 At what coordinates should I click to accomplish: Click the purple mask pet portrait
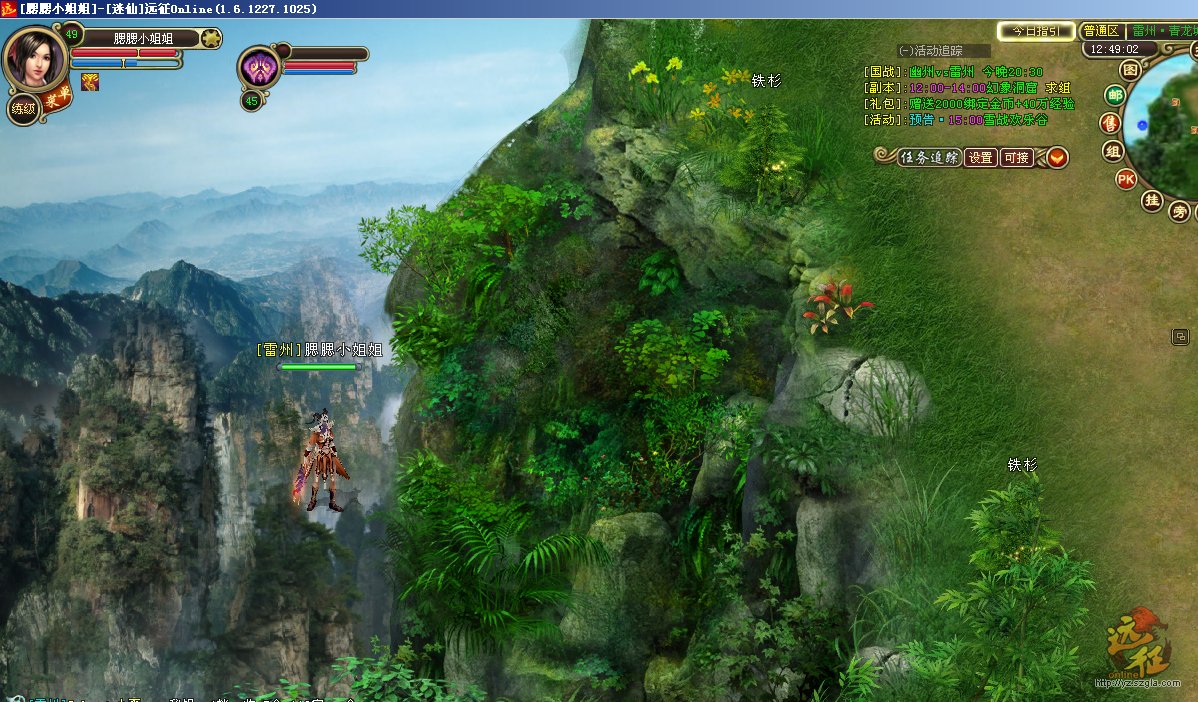258,68
